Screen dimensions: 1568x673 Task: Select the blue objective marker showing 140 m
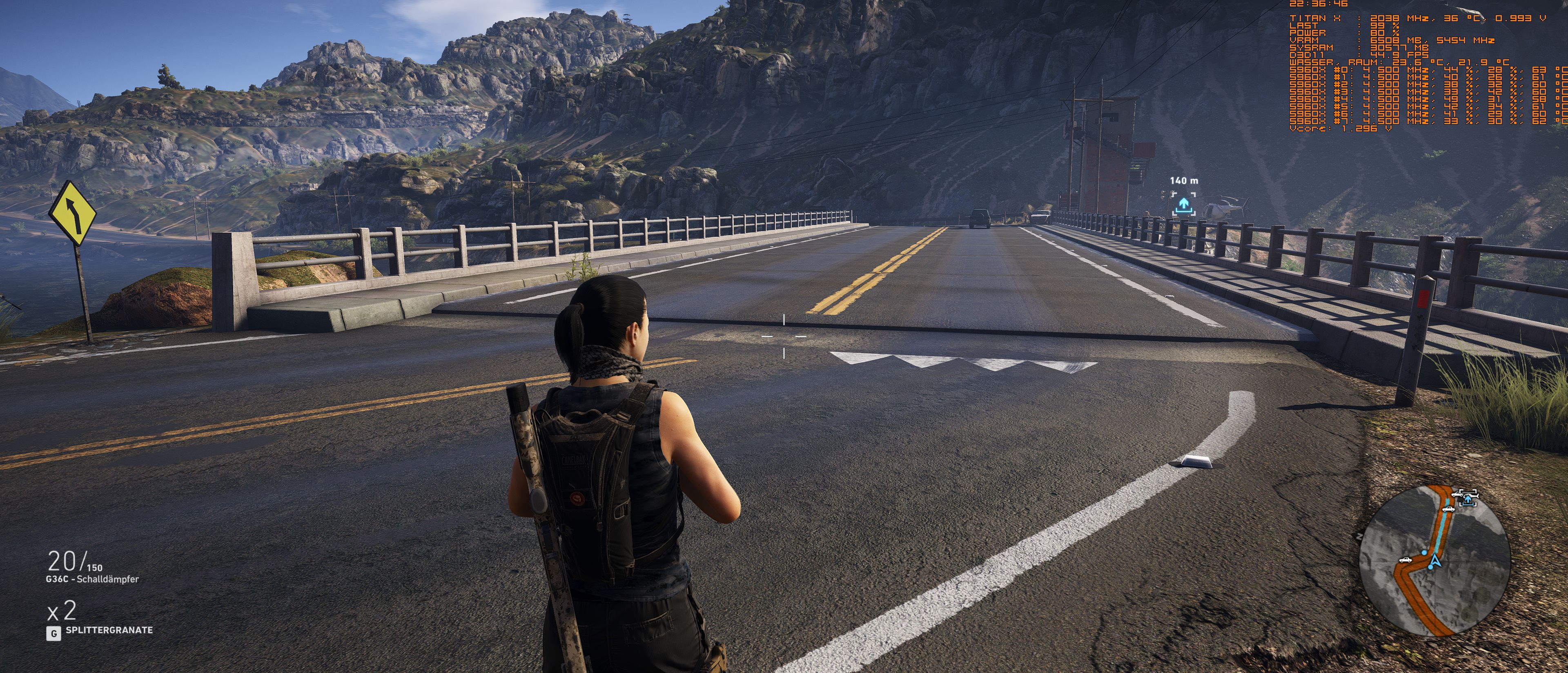tap(1183, 205)
